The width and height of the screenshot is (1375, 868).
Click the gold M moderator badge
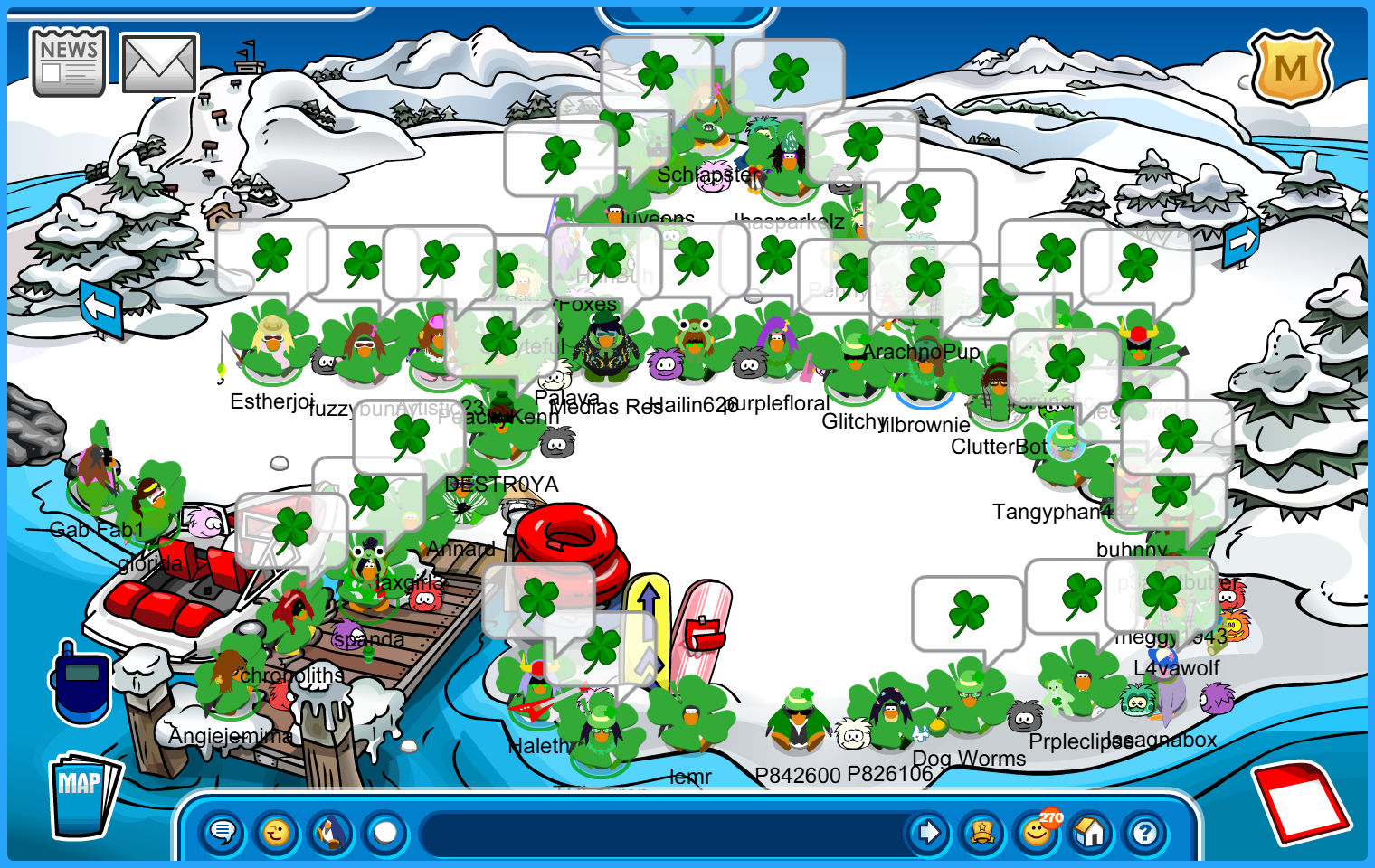coord(1290,67)
